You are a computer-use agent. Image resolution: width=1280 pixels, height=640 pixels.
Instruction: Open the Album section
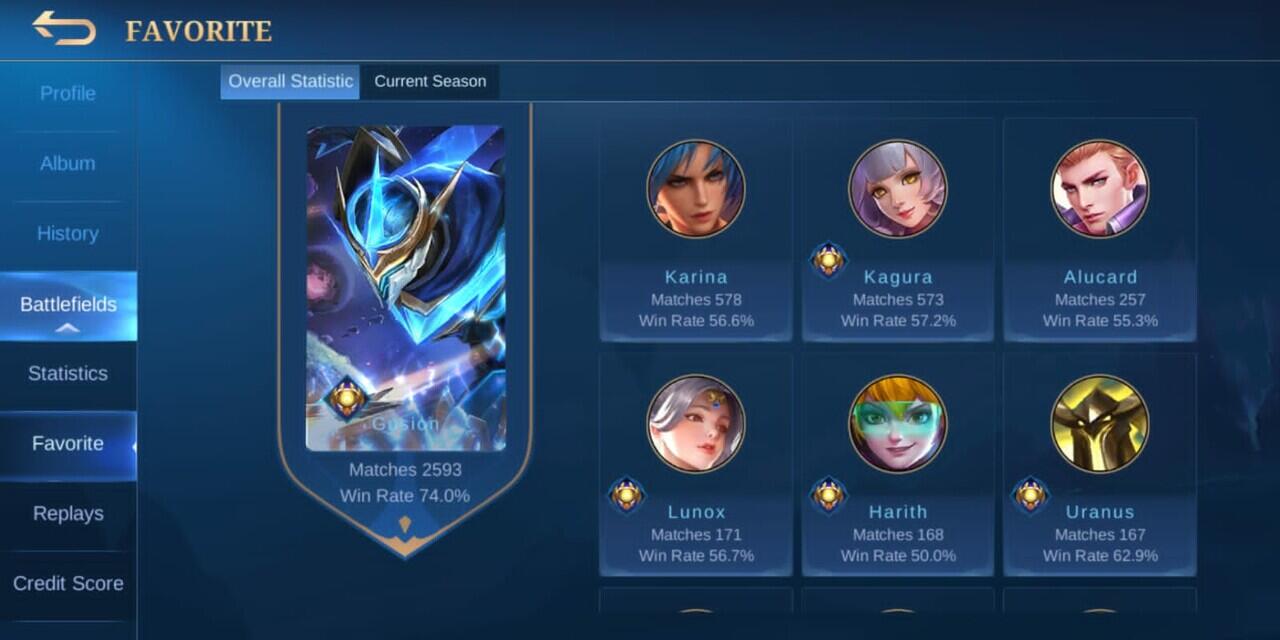[68, 164]
